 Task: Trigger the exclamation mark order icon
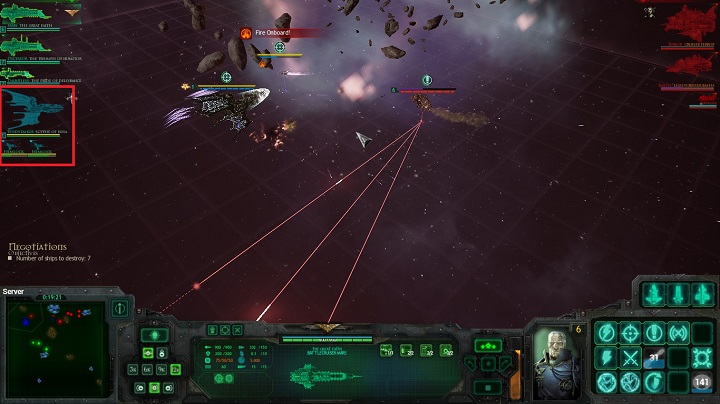pos(655,333)
